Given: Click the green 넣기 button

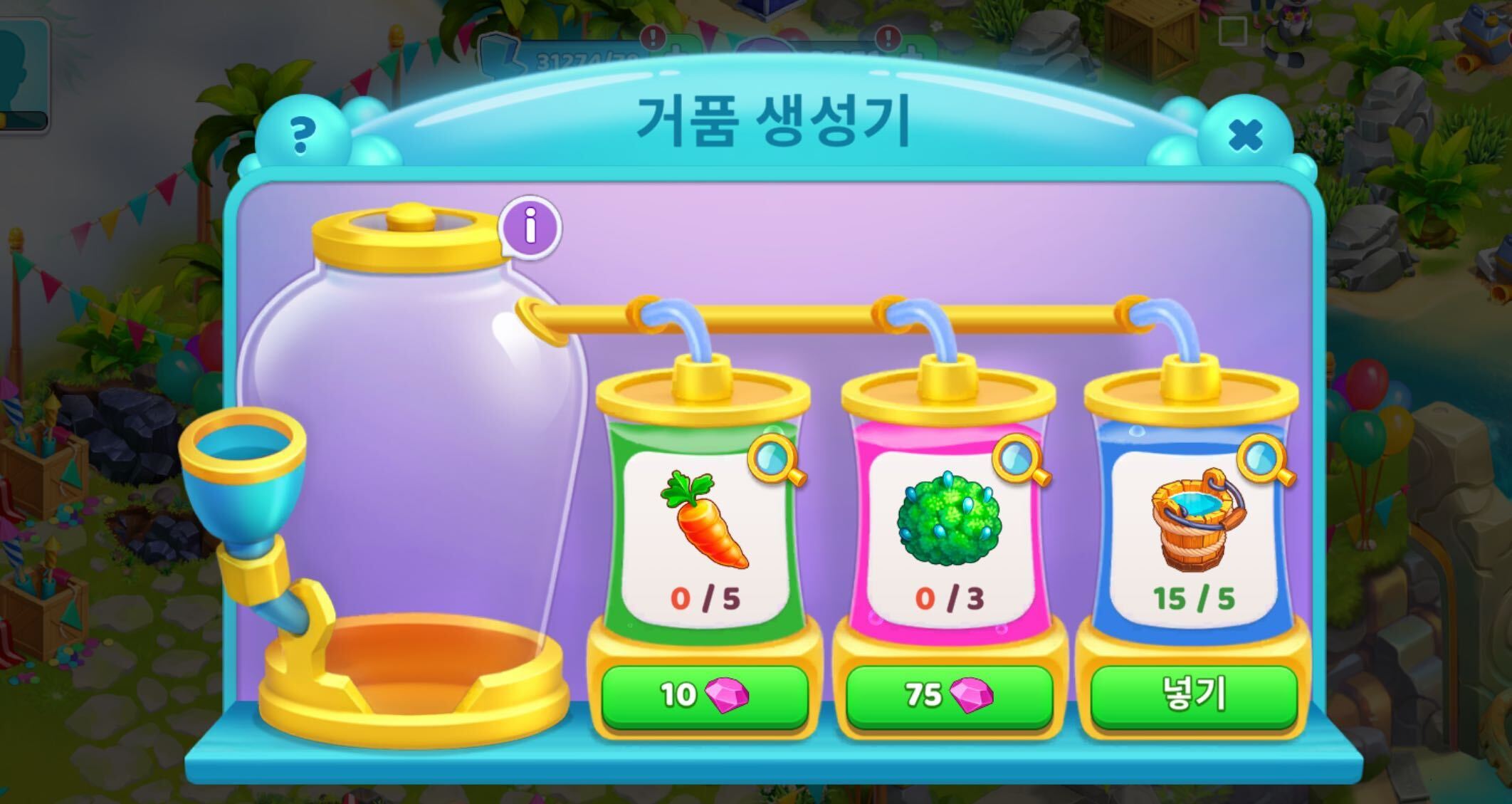Looking at the screenshot, I should coord(1192,694).
